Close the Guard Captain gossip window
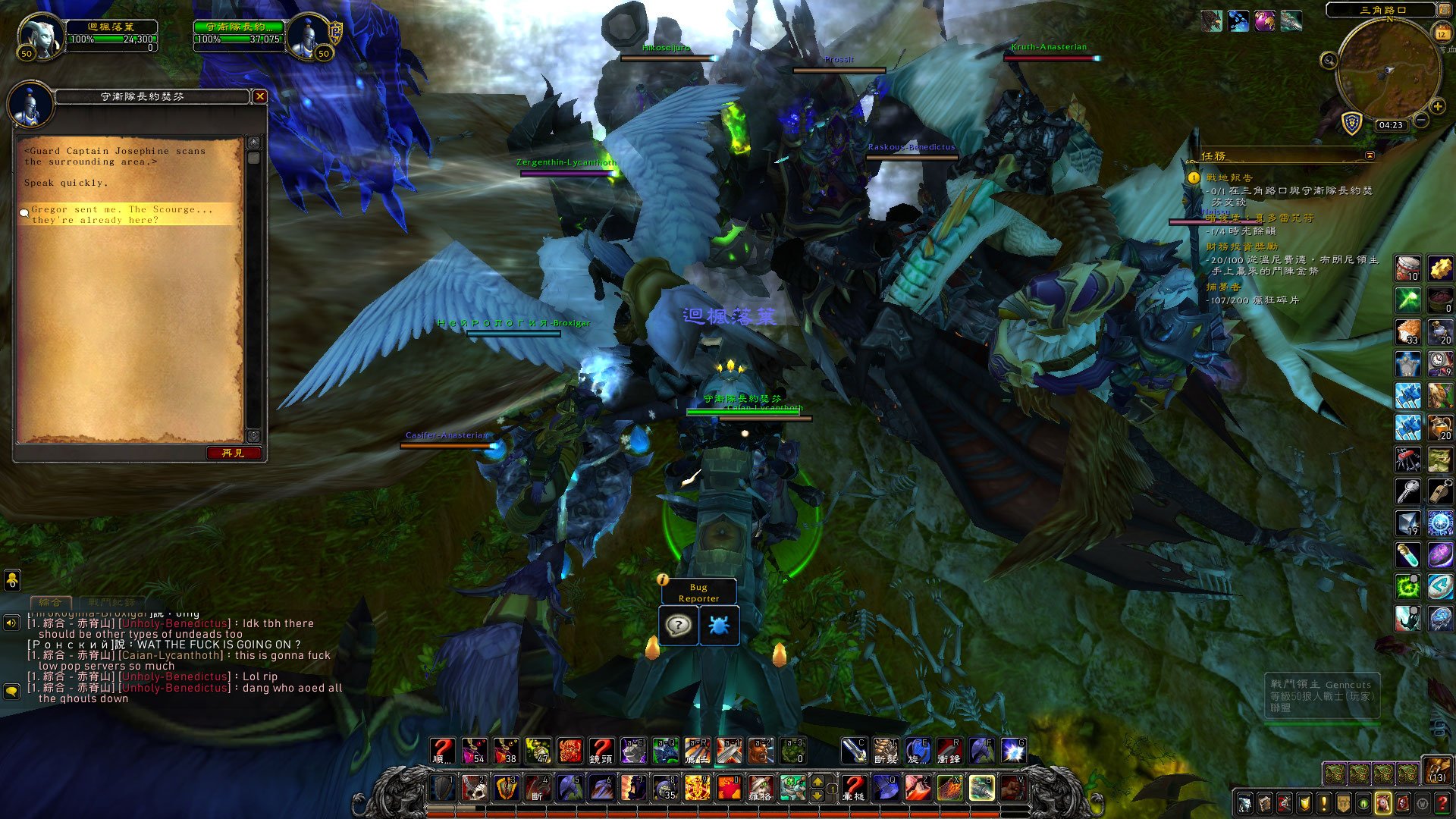 tap(260, 96)
